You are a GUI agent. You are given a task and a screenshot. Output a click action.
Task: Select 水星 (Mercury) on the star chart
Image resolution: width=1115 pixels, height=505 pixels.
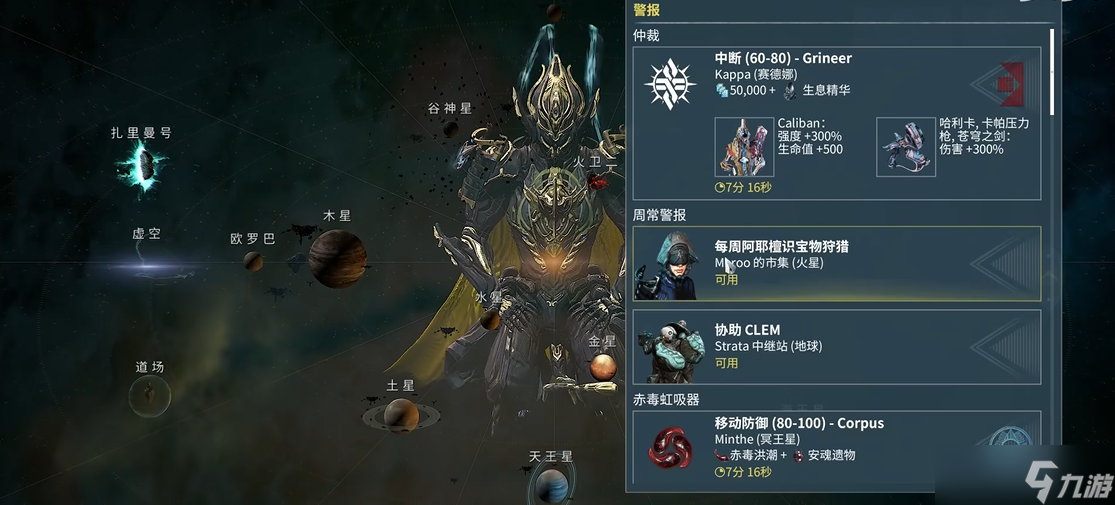tap(490, 318)
